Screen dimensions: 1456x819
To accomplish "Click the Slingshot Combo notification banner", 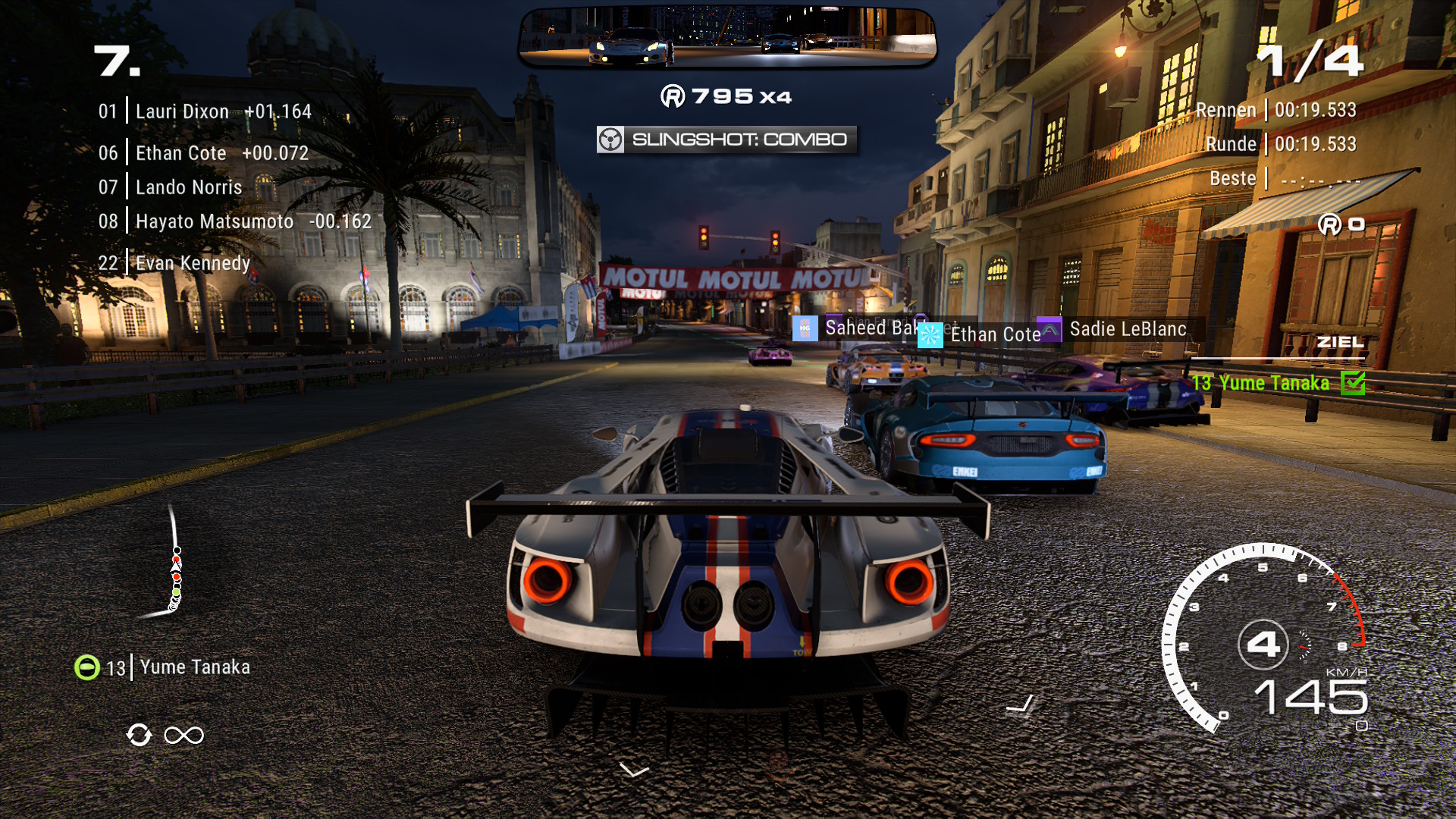I will [726, 140].
